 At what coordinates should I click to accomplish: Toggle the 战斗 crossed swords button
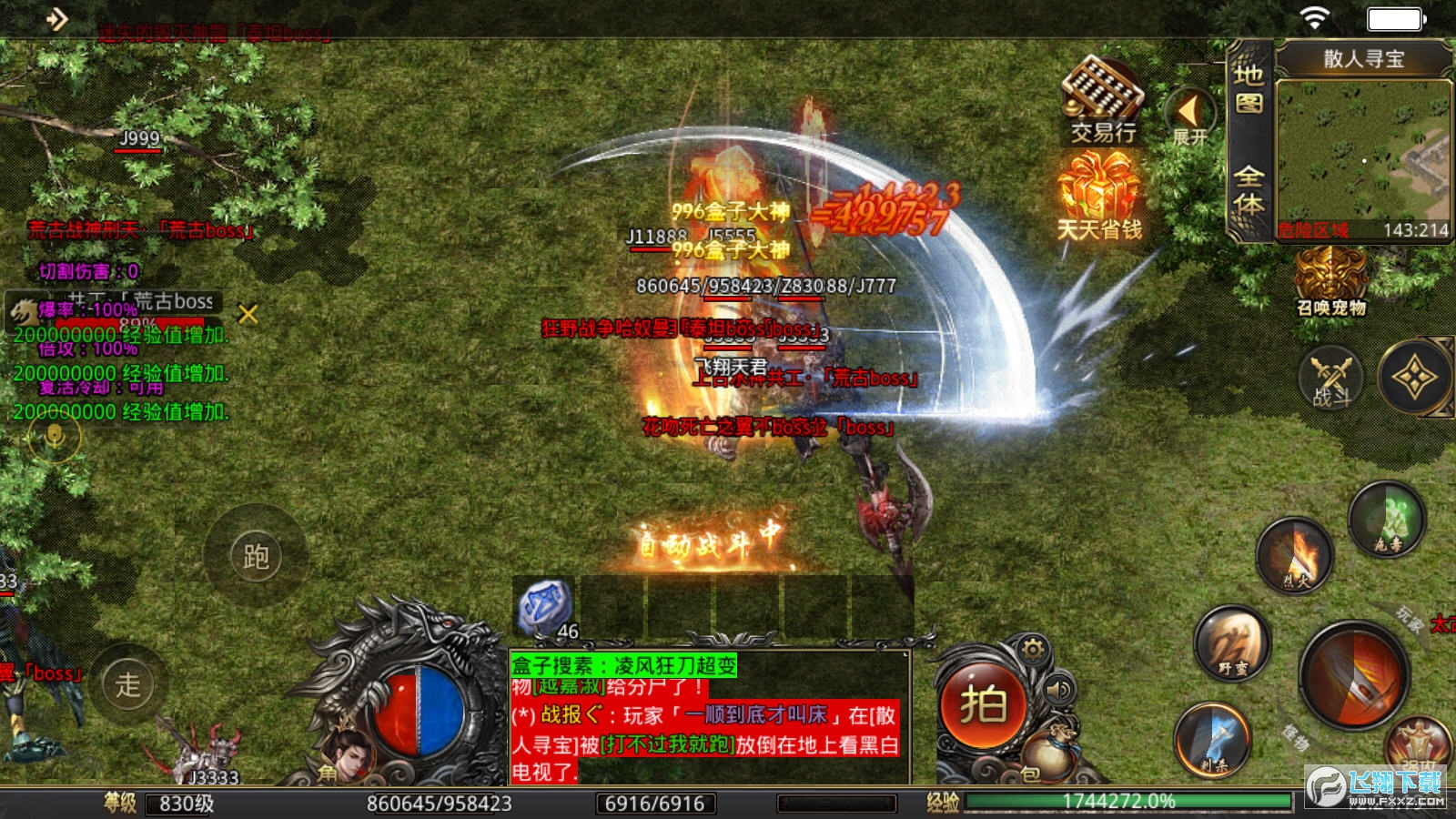(1330, 378)
